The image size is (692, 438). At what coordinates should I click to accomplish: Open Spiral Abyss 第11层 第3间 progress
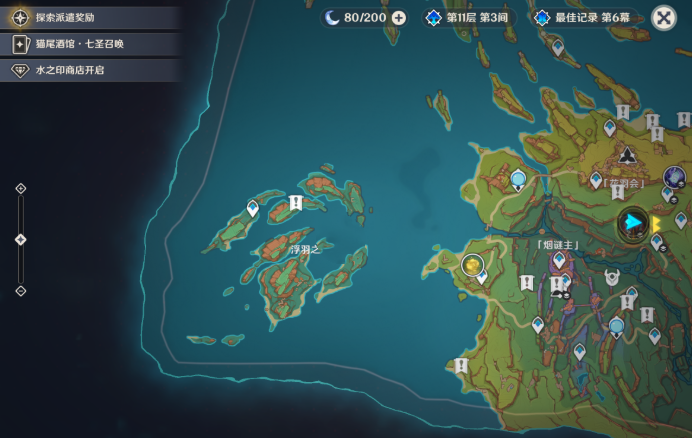click(469, 18)
